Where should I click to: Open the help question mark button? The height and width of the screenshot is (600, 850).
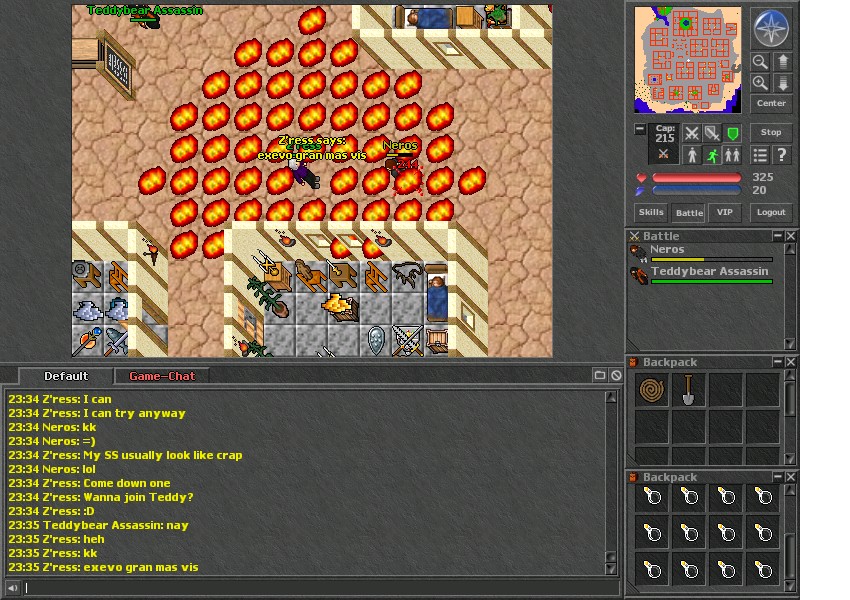click(x=782, y=155)
